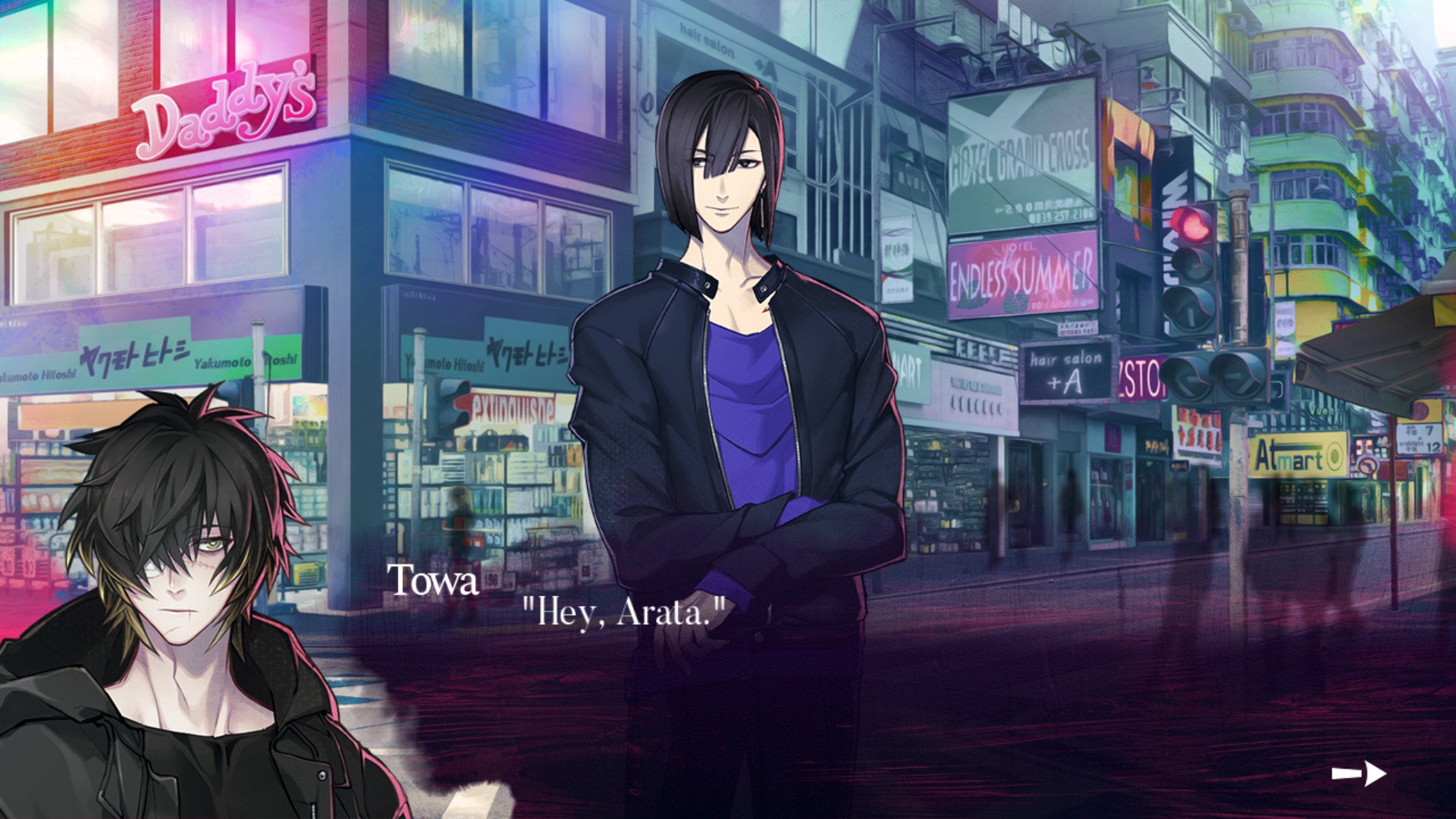Advance dialogue with the arrow icon
This screenshot has height=819, width=1456.
coord(1358,773)
